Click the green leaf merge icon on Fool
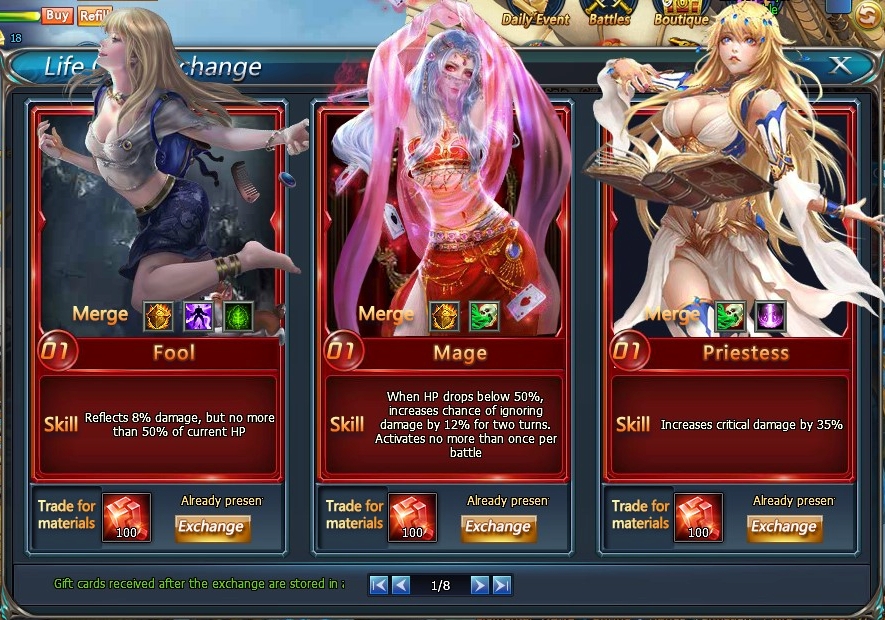The height and width of the screenshot is (620, 885). 239,316
